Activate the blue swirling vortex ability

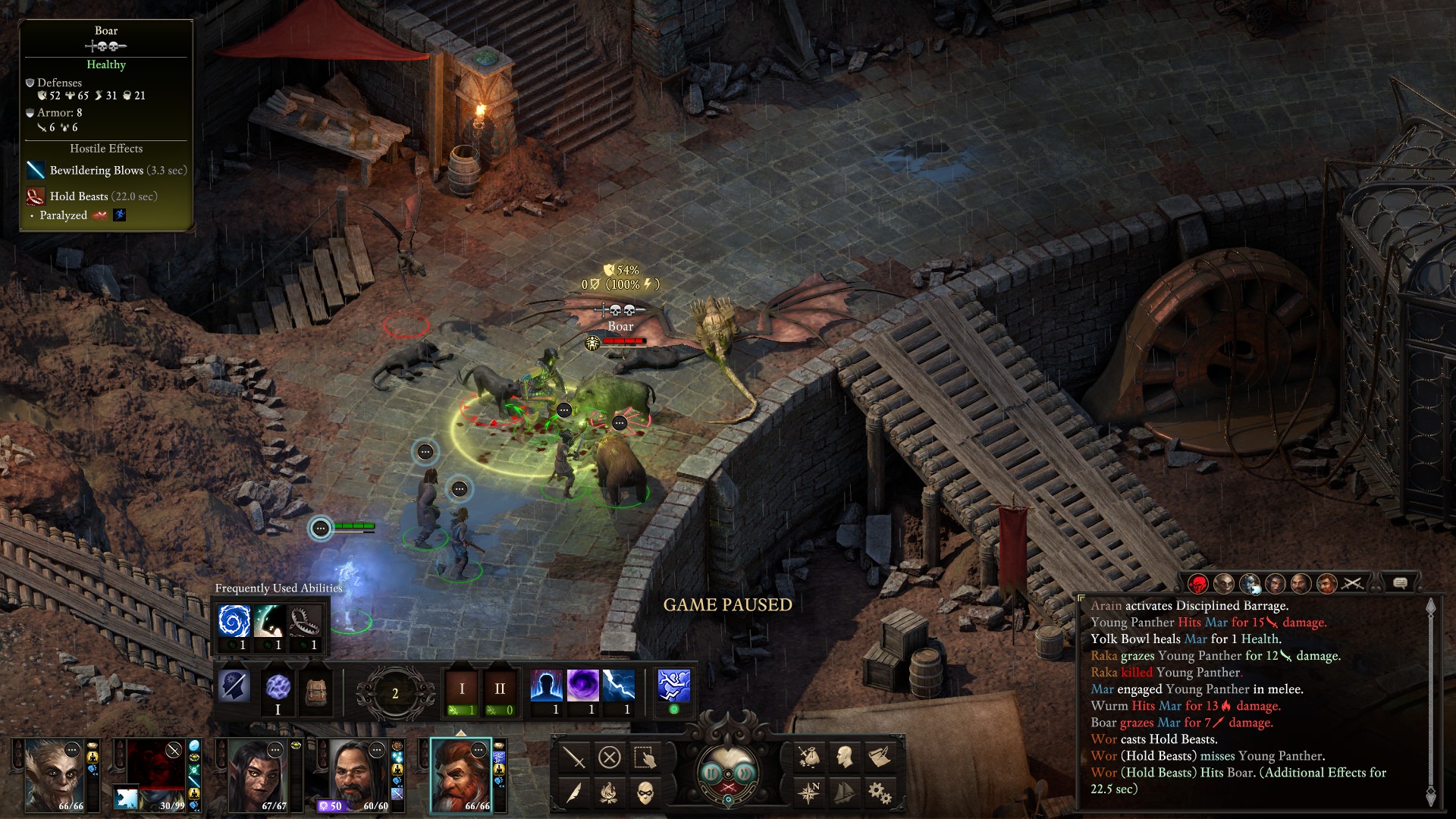[x=234, y=622]
